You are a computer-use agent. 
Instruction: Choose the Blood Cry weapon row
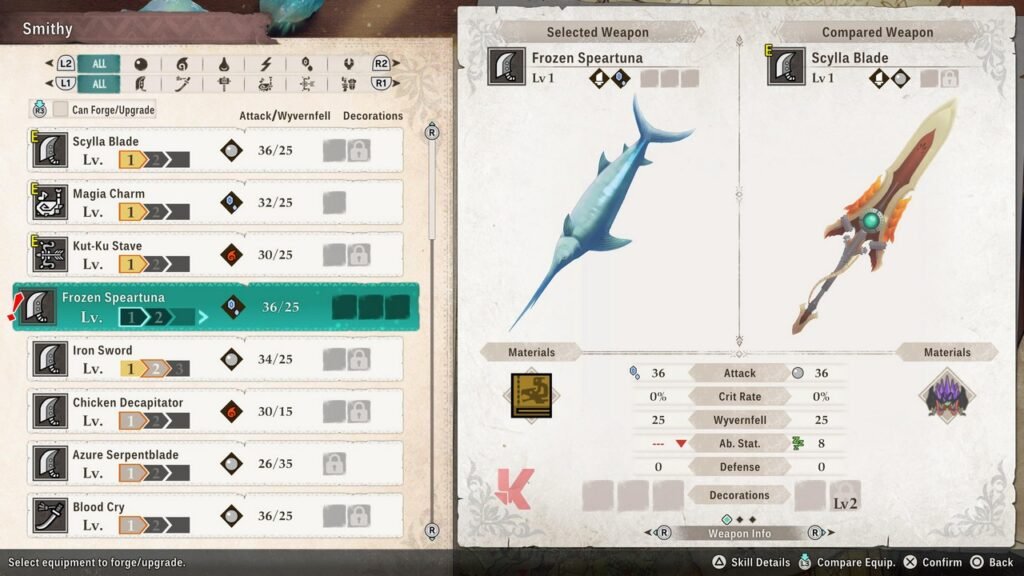215,514
